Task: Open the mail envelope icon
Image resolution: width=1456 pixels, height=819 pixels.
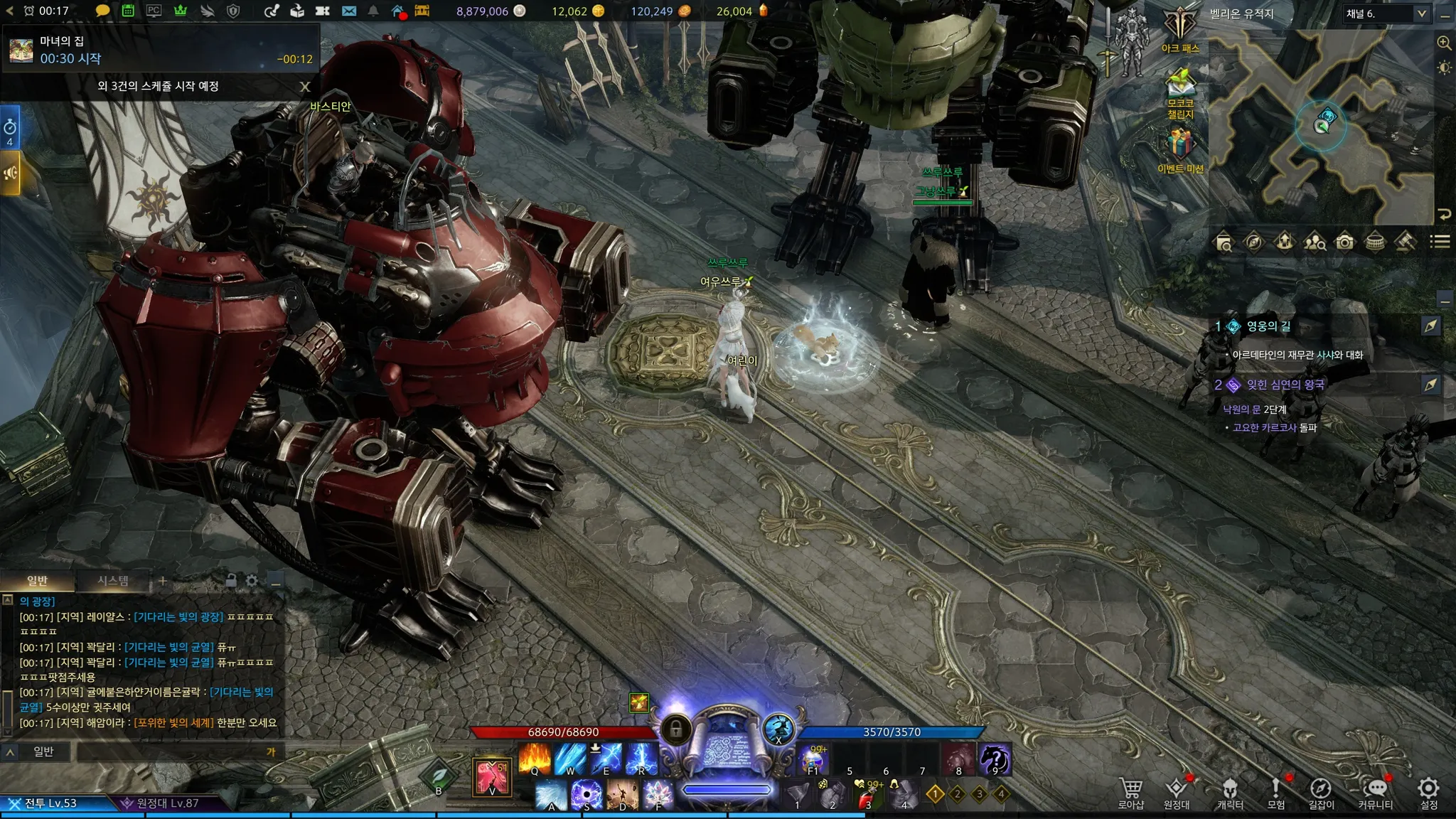Action: 348,11
